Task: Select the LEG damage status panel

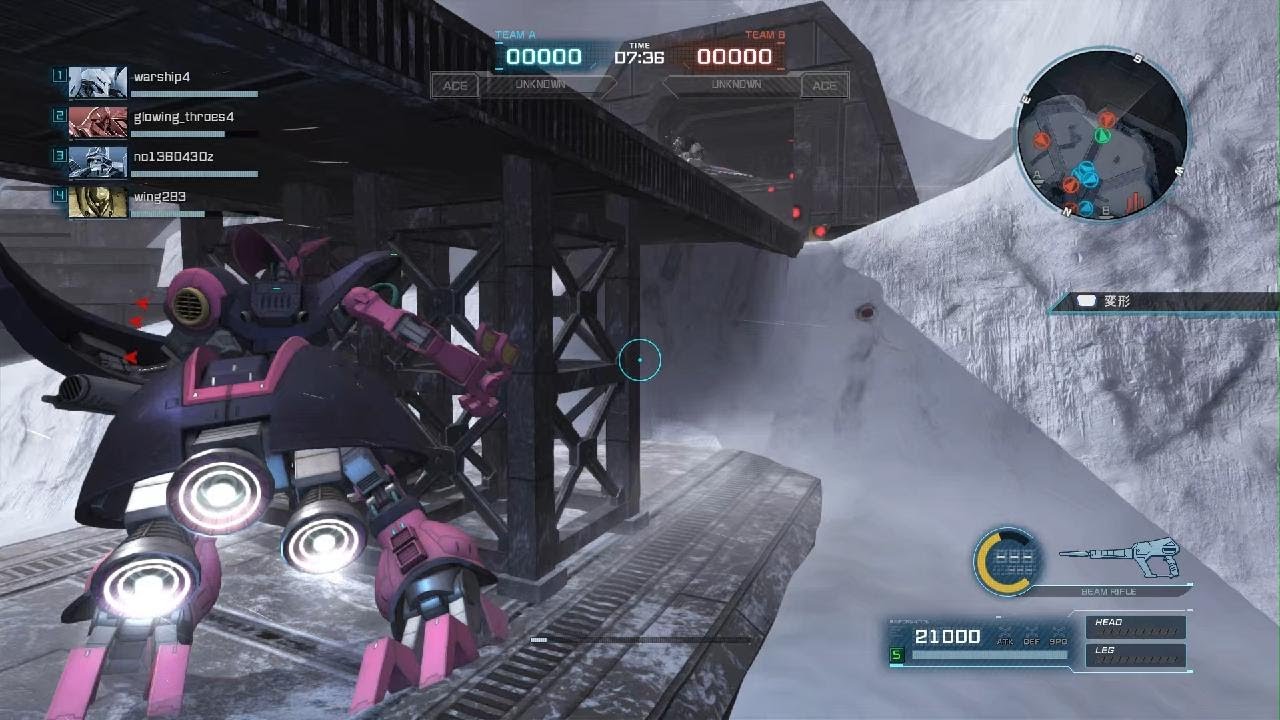Action: [x=1135, y=655]
